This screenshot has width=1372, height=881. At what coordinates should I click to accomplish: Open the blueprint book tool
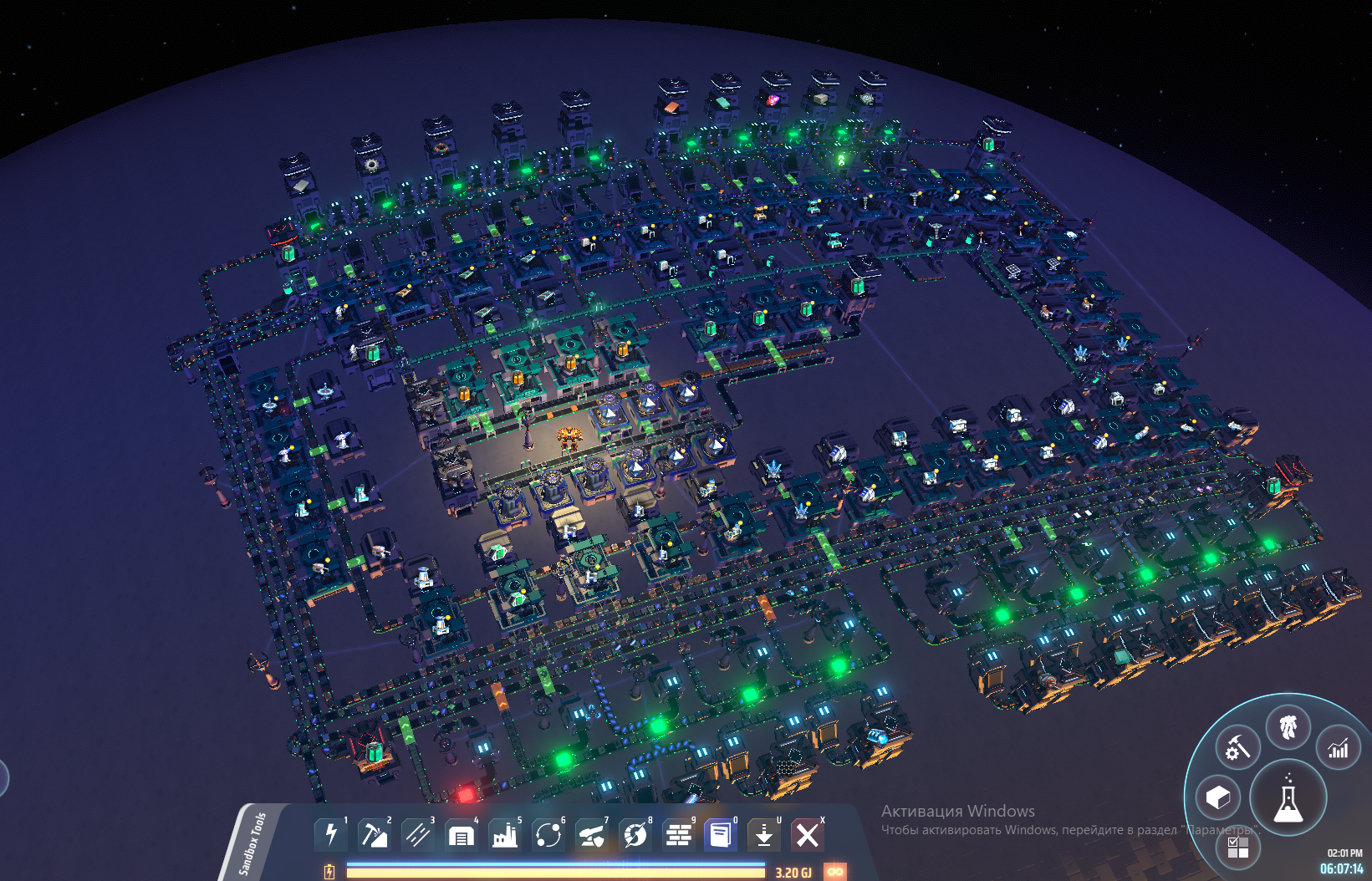pyautogui.click(x=721, y=834)
